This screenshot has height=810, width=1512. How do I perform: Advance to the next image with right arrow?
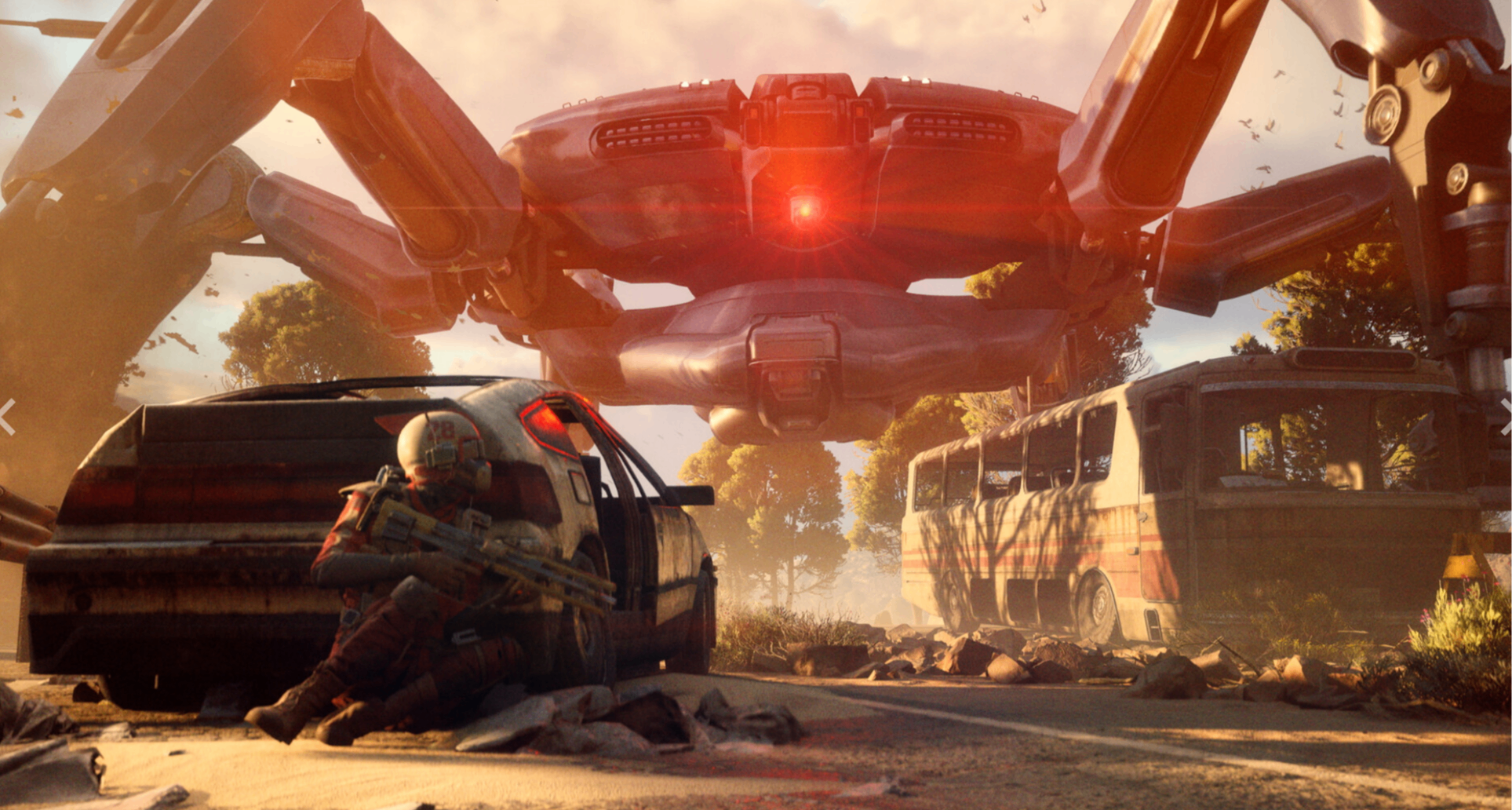pyautogui.click(x=1505, y=417)
